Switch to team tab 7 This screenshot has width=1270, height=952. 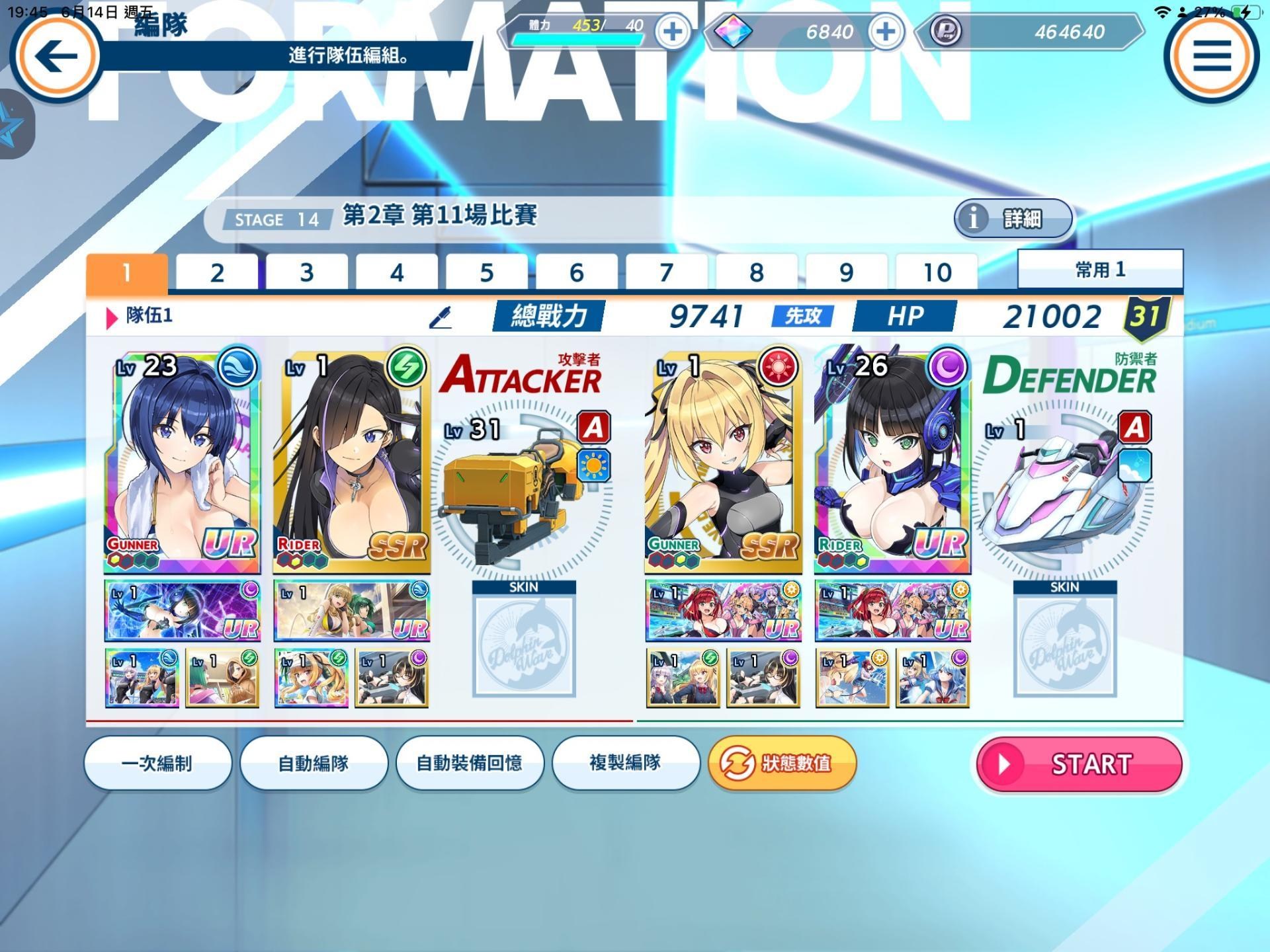coord(667,270)
